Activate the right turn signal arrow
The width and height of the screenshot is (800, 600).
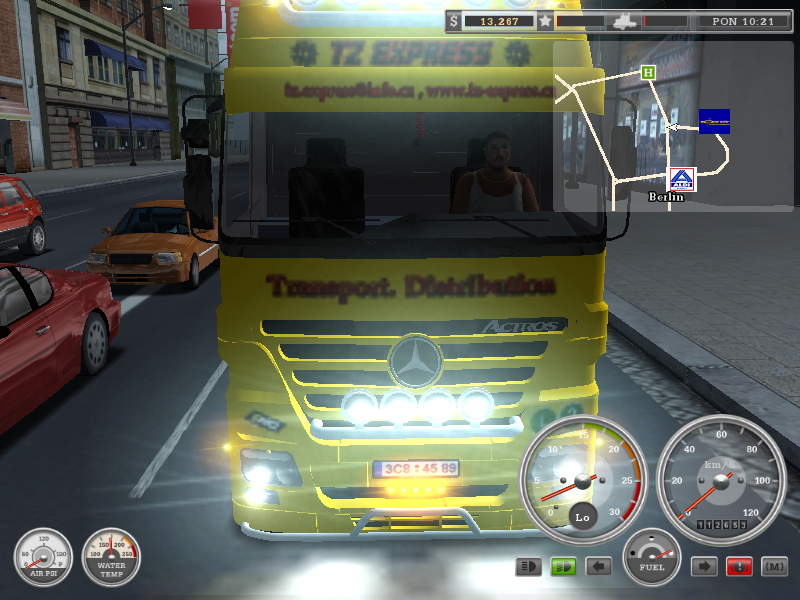click(x=705, y=567)
